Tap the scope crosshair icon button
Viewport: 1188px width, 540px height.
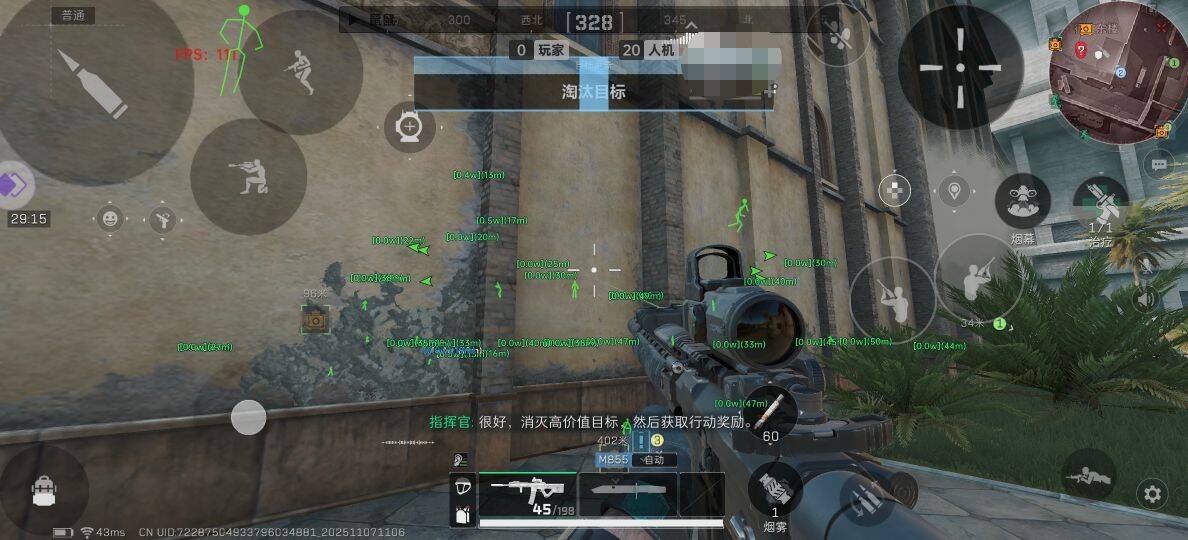point(409,129)
